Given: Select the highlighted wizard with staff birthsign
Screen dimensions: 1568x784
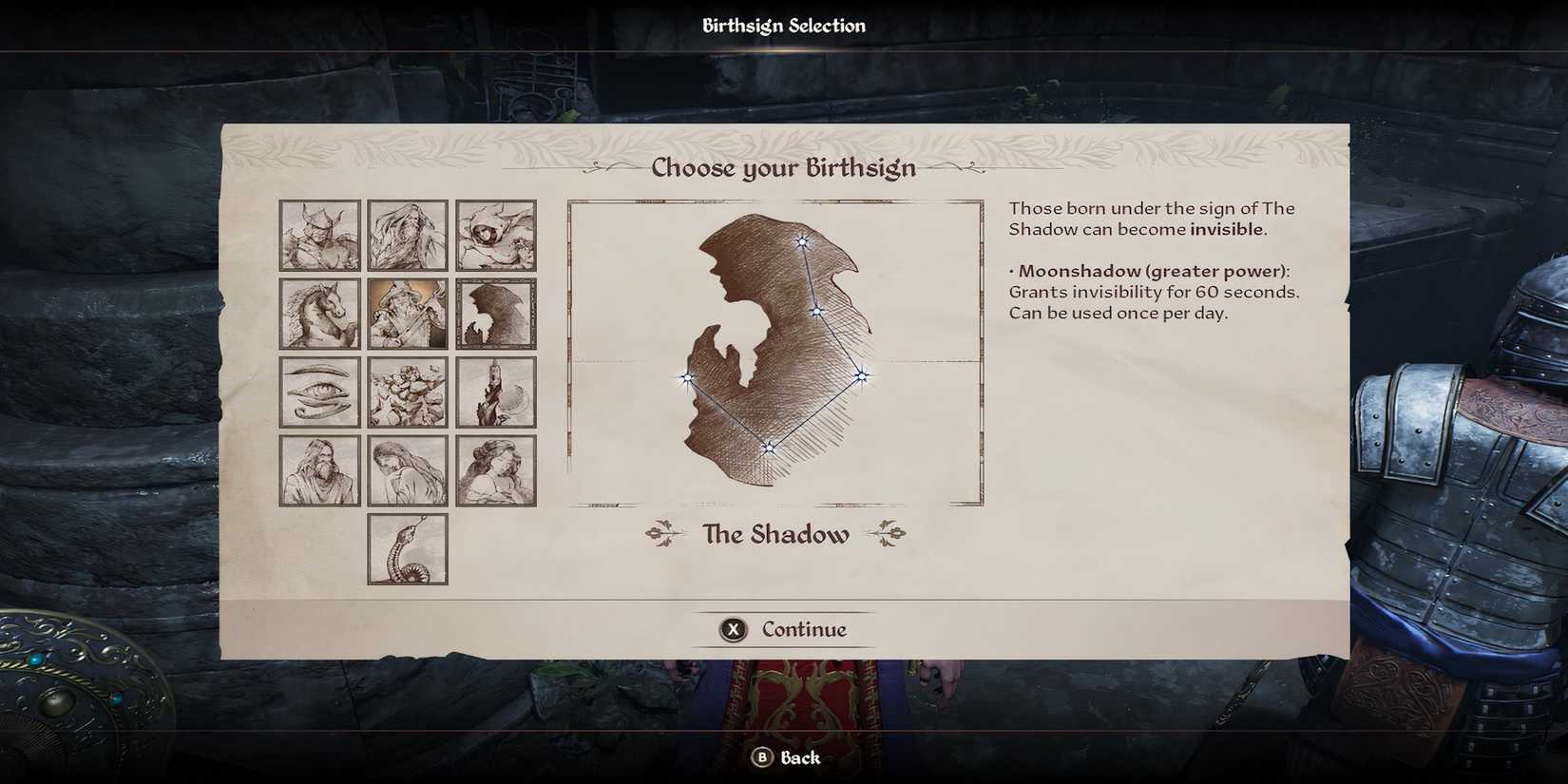Looking at the screenshot, I should coord(407,314).
